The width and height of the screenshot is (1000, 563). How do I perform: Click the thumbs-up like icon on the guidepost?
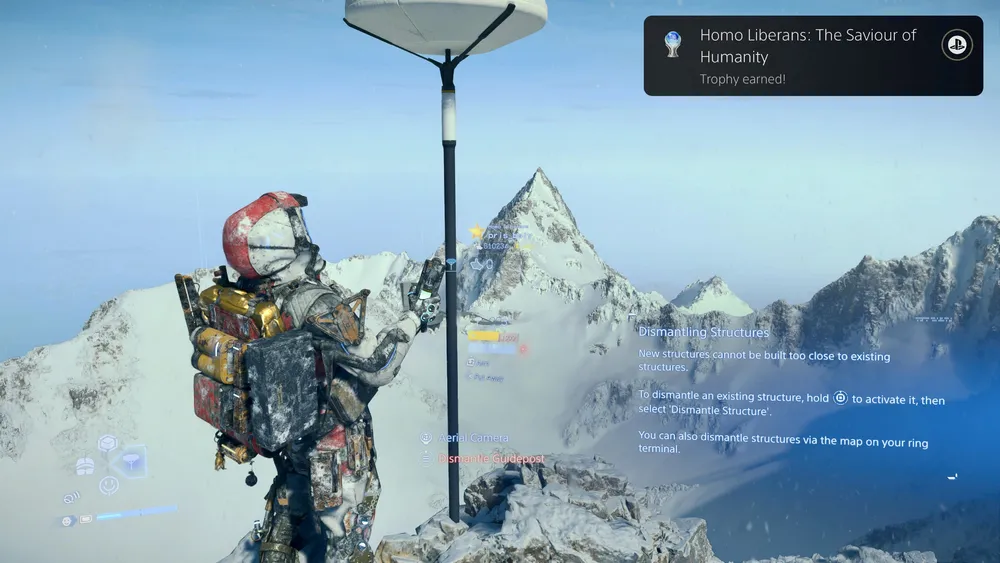(x=477, y=264)
